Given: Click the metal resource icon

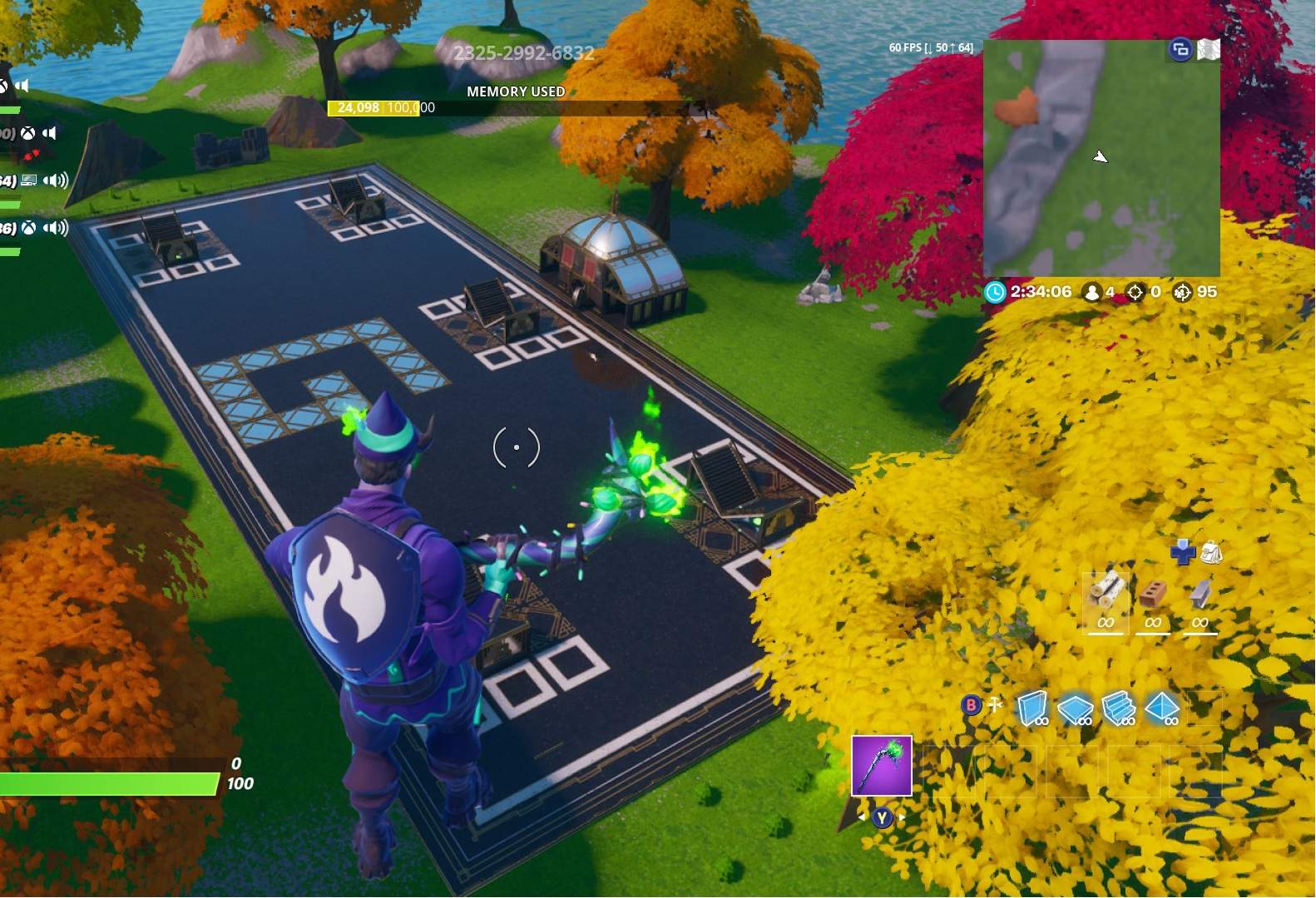Looking at the screenshot, I should click(1202, 595).
